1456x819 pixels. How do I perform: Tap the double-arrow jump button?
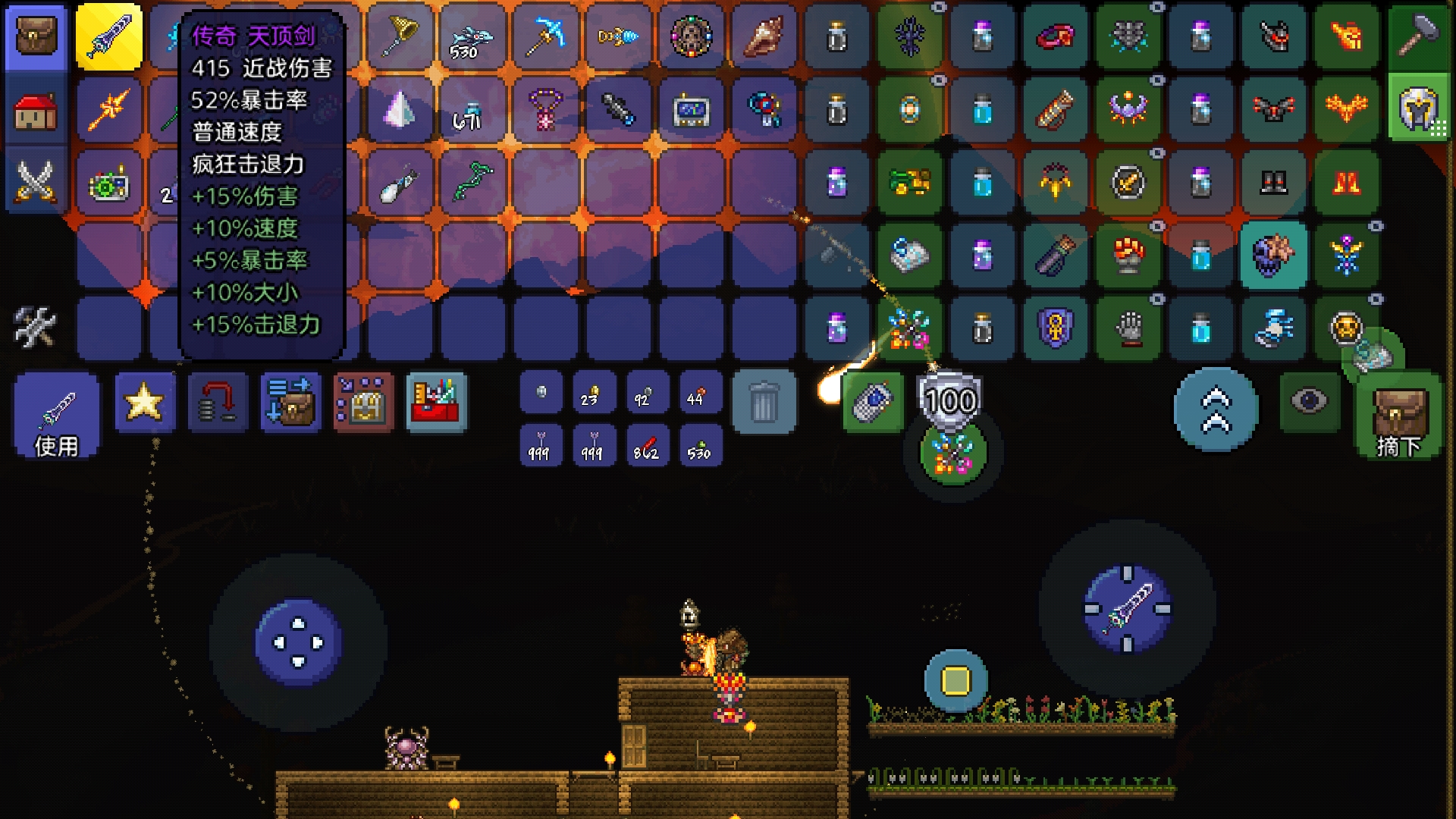[x=1216, y=409]
